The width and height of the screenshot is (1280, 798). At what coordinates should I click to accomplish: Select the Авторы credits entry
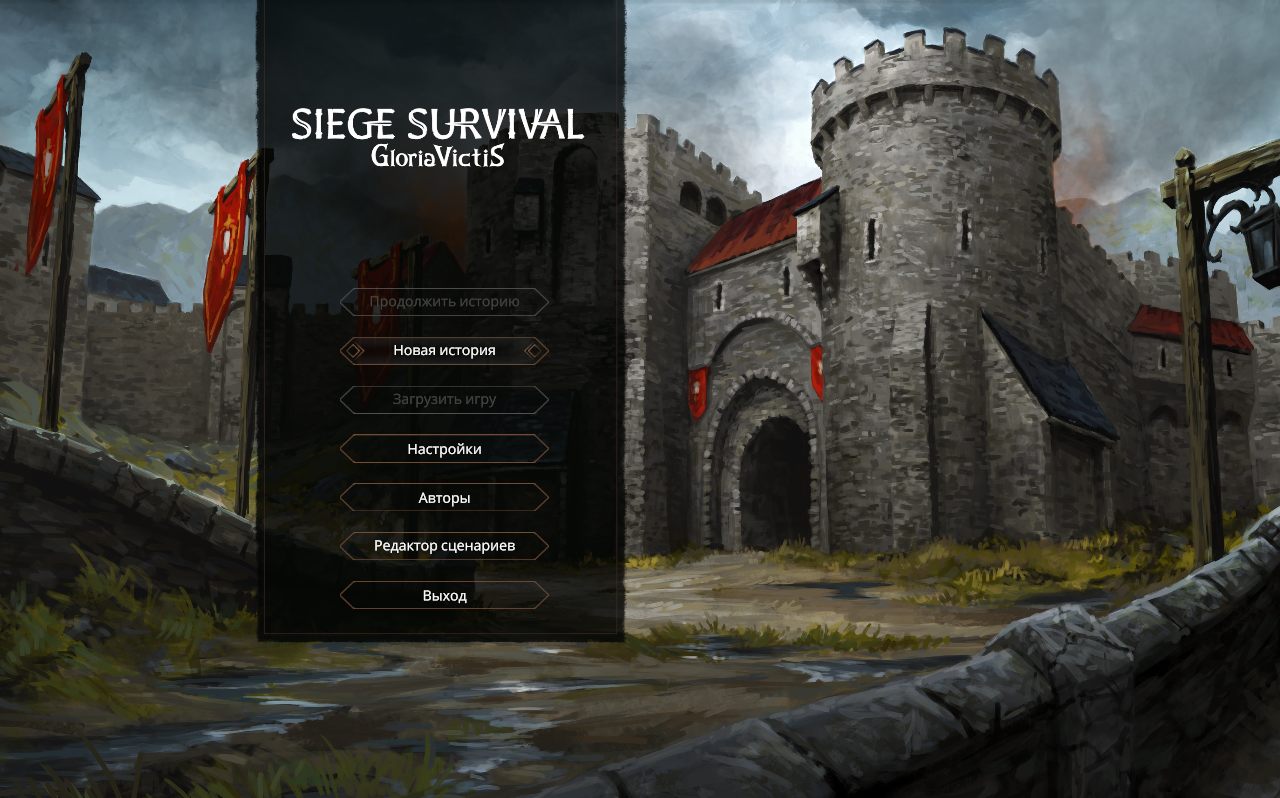(x=444, y=497)
